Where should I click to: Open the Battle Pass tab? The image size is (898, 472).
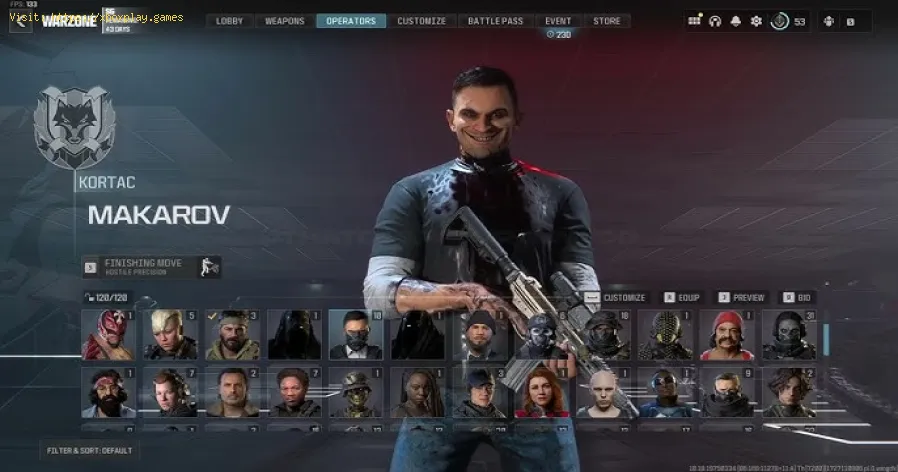click(x=496, y=21)
